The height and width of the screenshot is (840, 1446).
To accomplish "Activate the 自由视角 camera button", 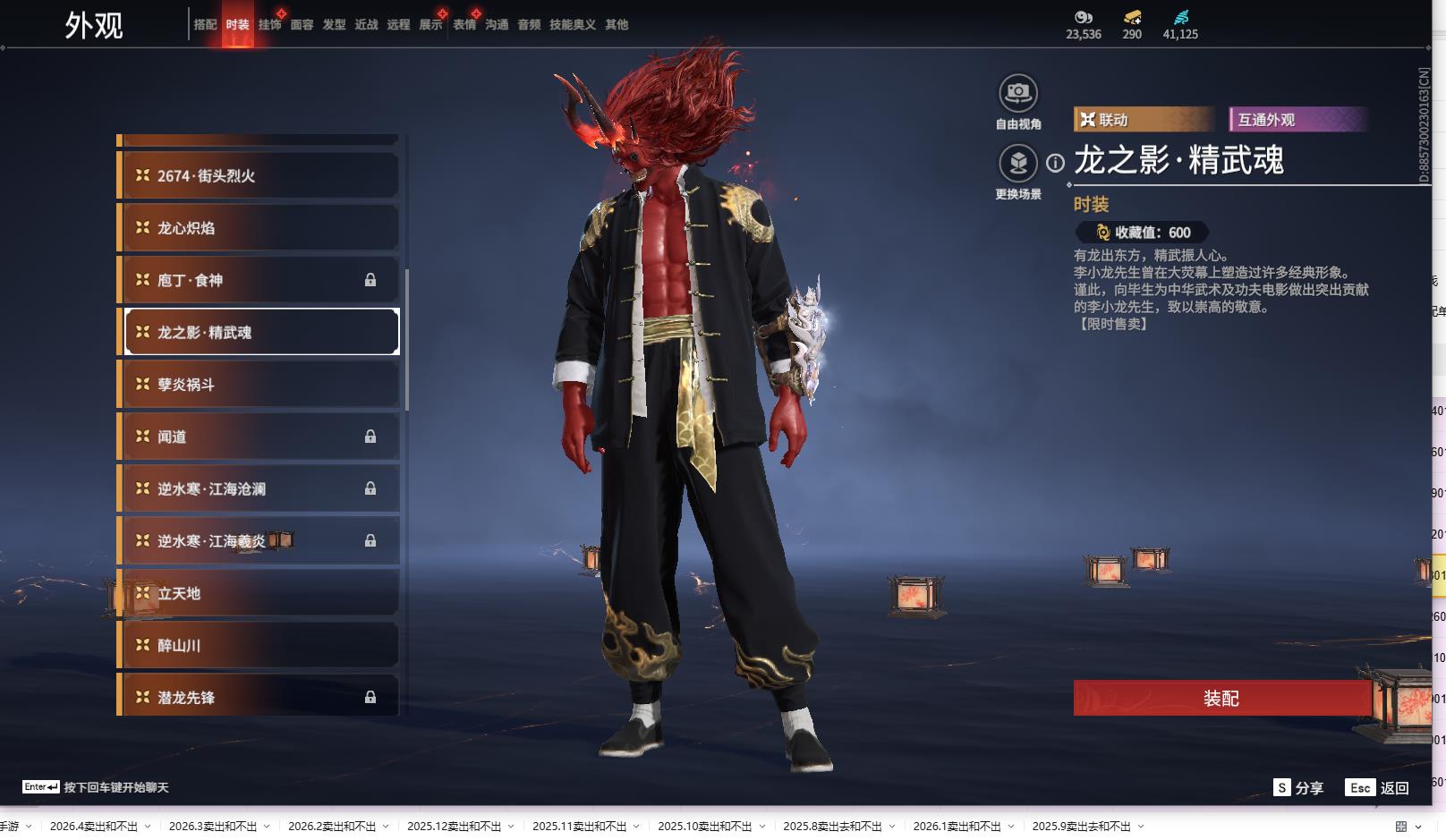I will (x=1017, y=94).
